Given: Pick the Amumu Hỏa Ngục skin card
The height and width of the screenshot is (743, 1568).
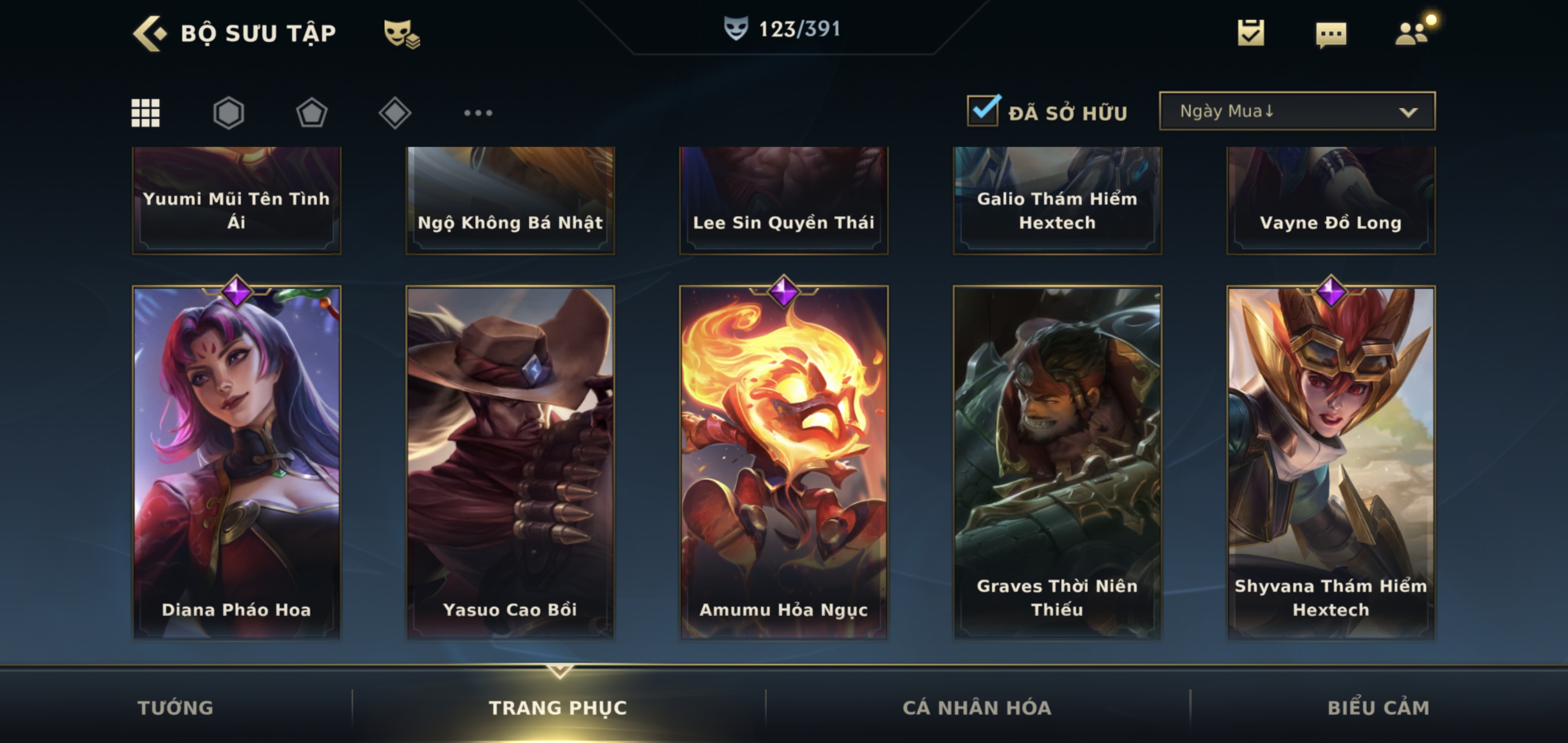Looking at the screenshot, I should (783, 462).
